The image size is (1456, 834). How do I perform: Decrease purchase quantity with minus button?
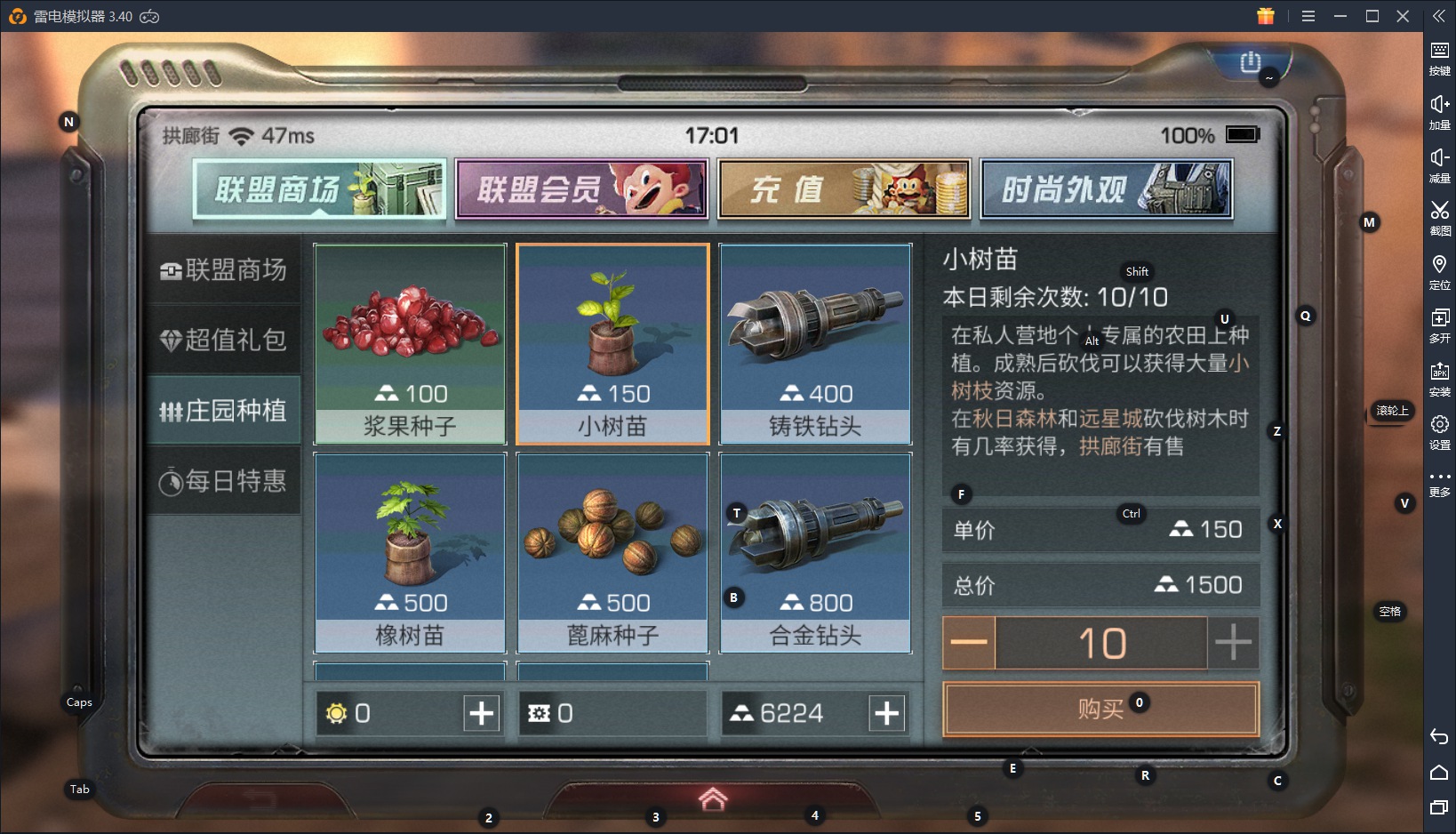(968, 642)
